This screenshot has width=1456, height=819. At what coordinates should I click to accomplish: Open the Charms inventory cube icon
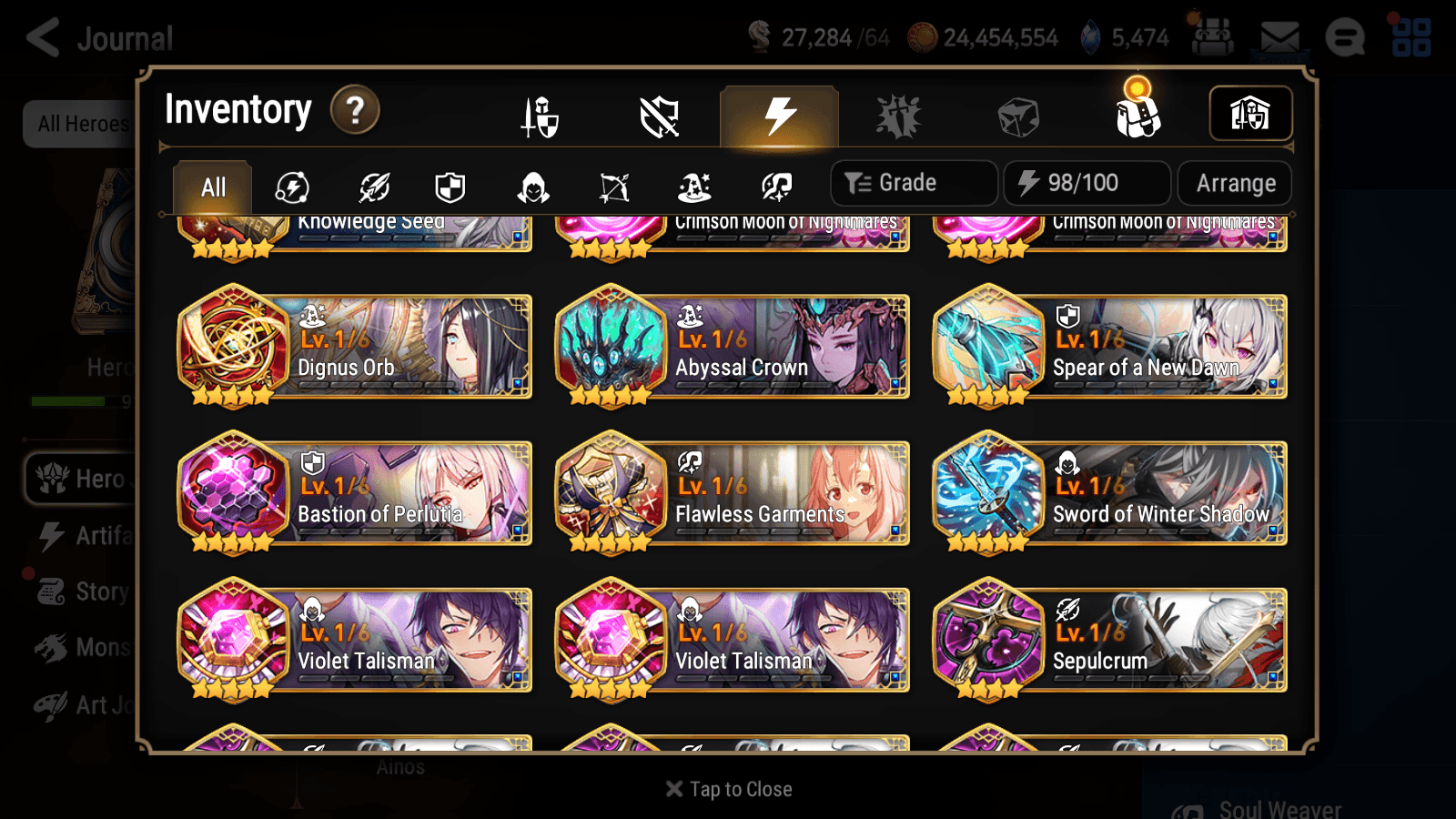(x=1017, y=116)
